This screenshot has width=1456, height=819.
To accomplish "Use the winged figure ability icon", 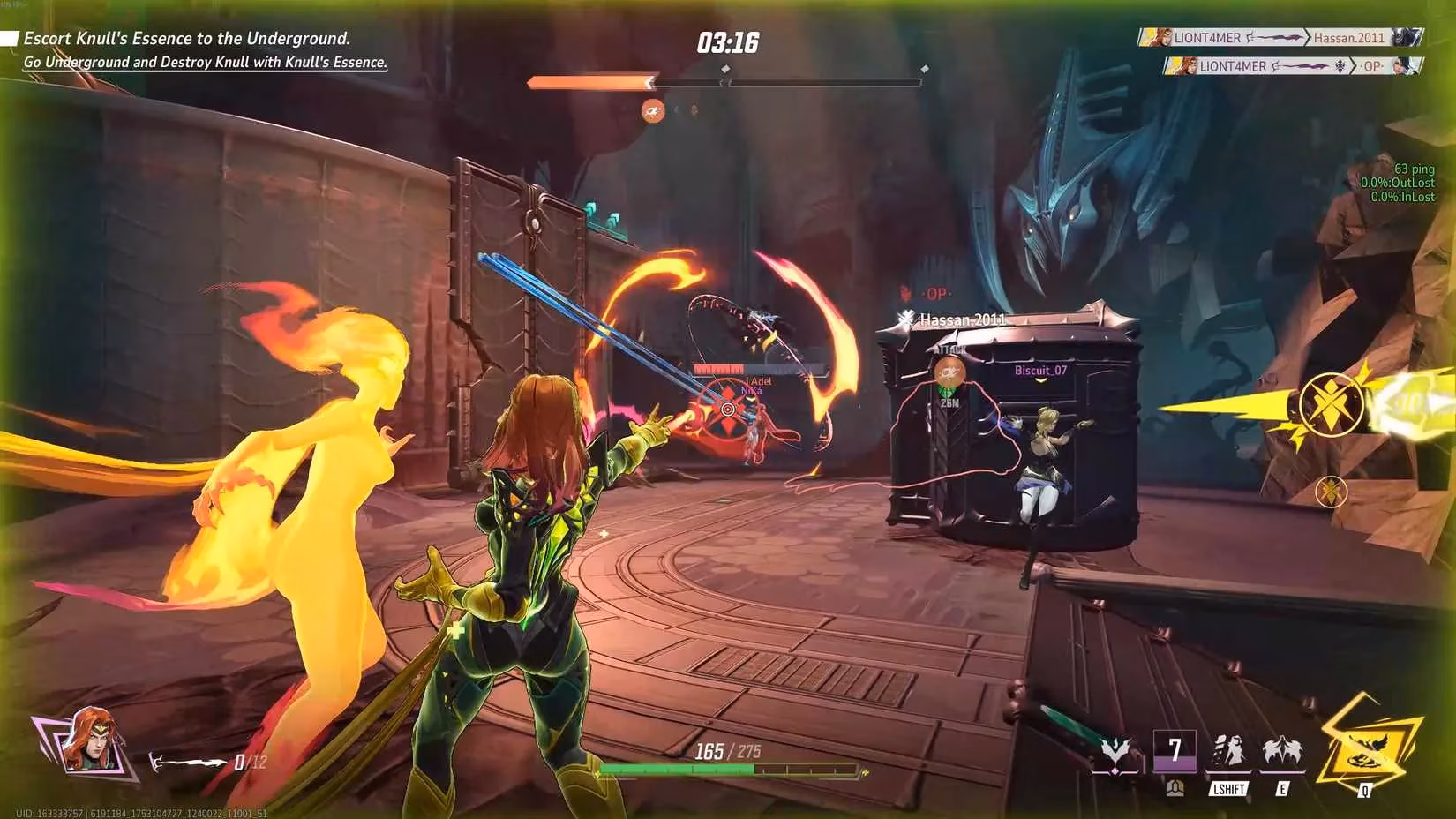I will pos(1282,752).
